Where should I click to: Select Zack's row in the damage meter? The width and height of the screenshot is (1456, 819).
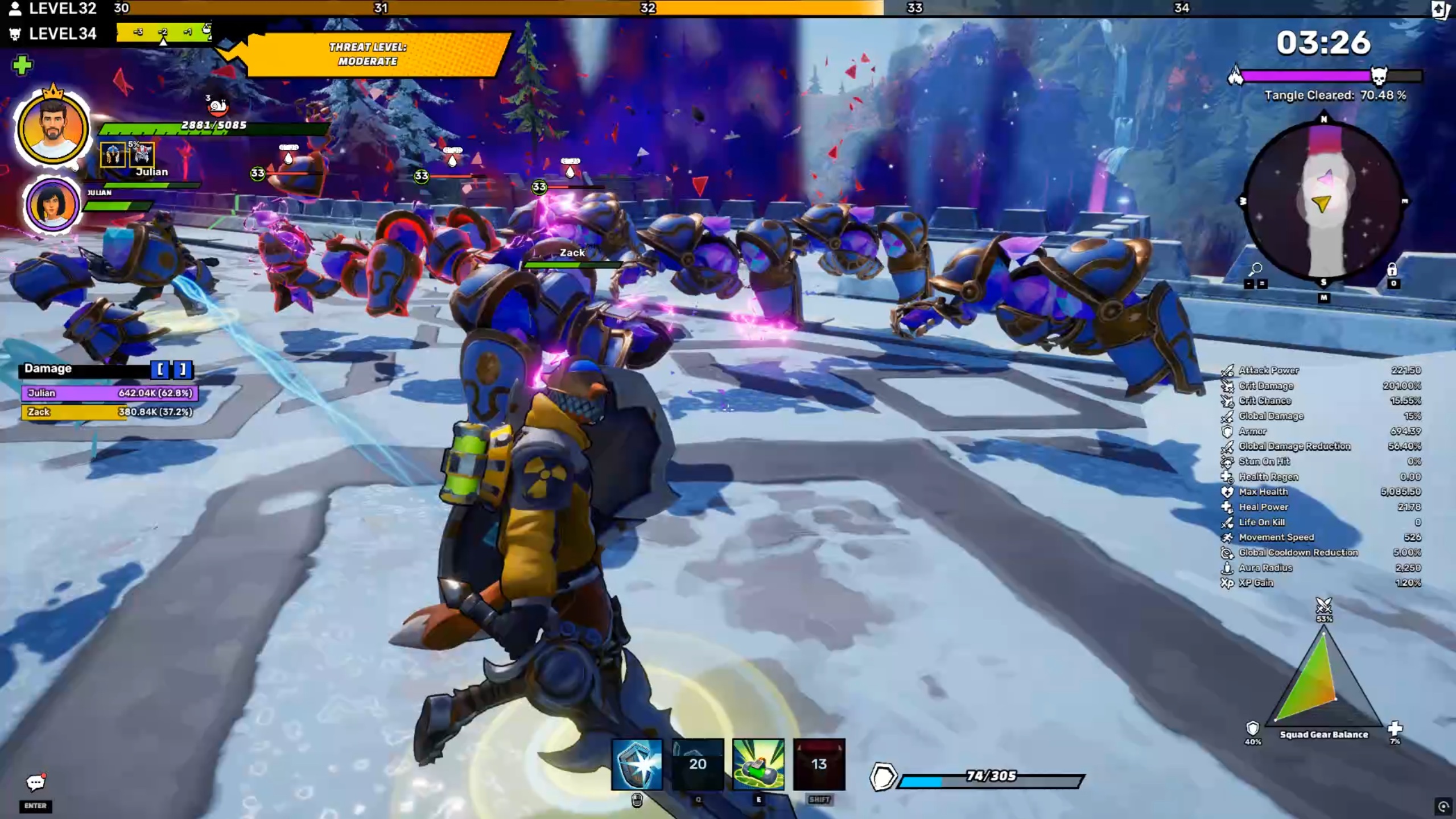(x=108, y=411)
